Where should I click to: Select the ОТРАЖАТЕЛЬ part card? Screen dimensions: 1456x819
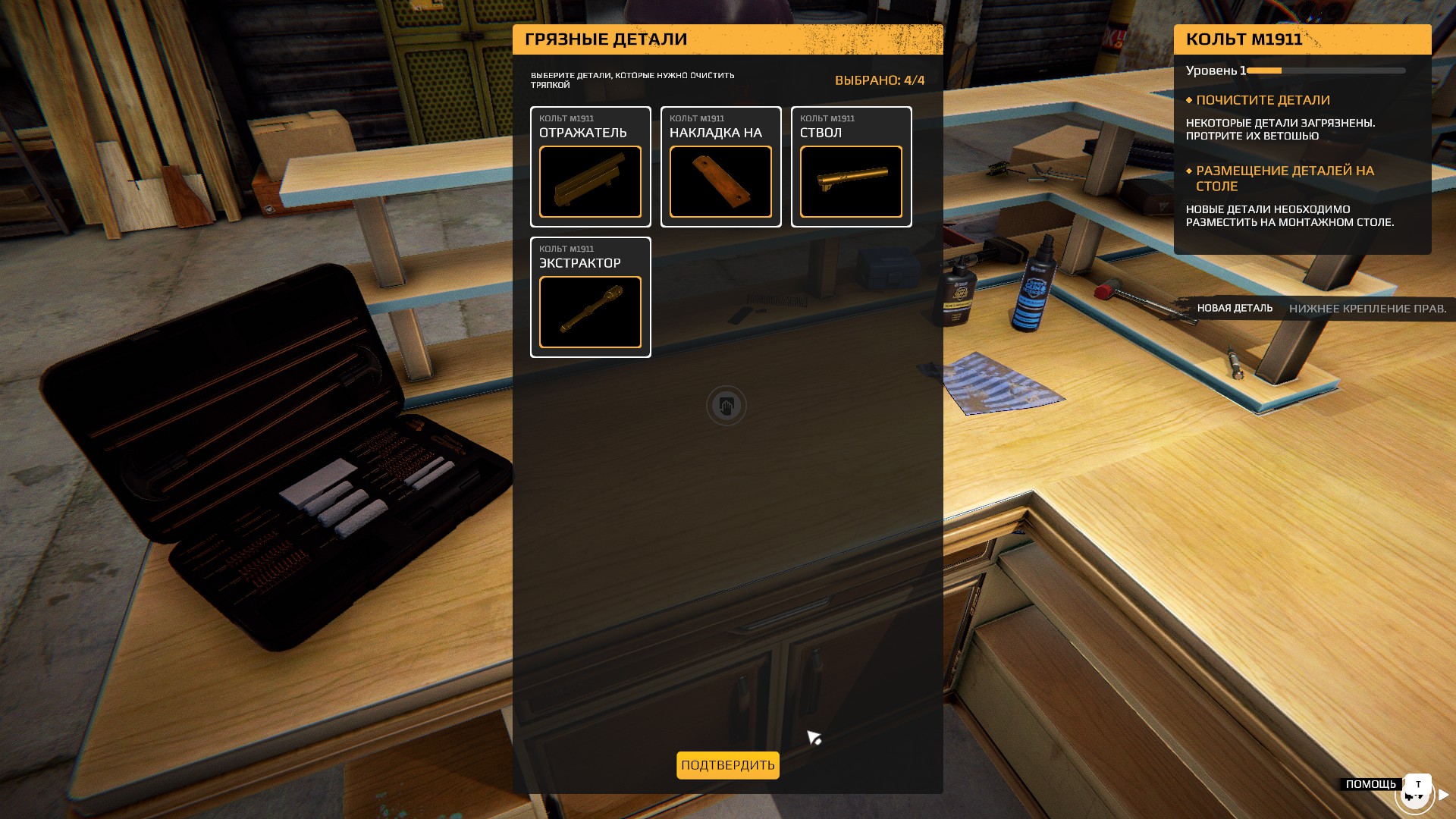click(x=590, y=167)
